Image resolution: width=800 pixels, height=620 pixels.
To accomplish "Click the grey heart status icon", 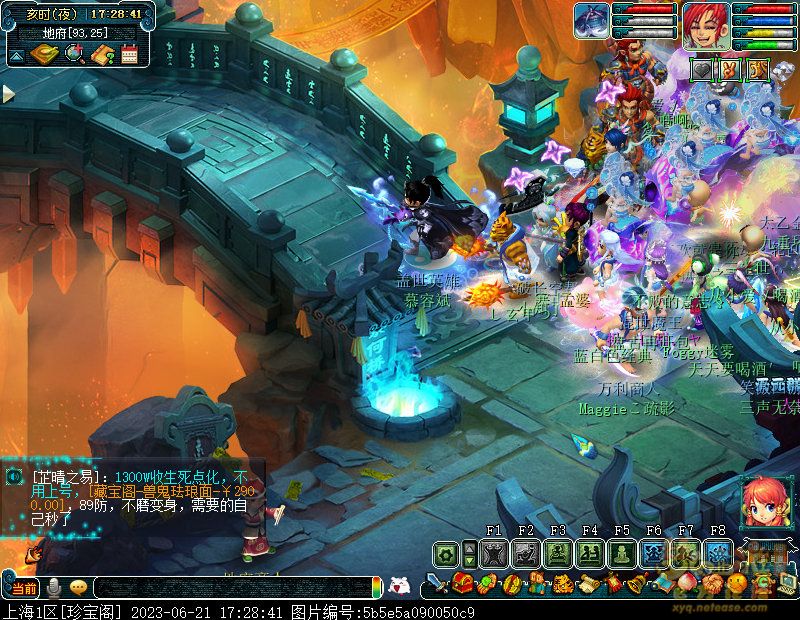I will (x=704, y=69).
